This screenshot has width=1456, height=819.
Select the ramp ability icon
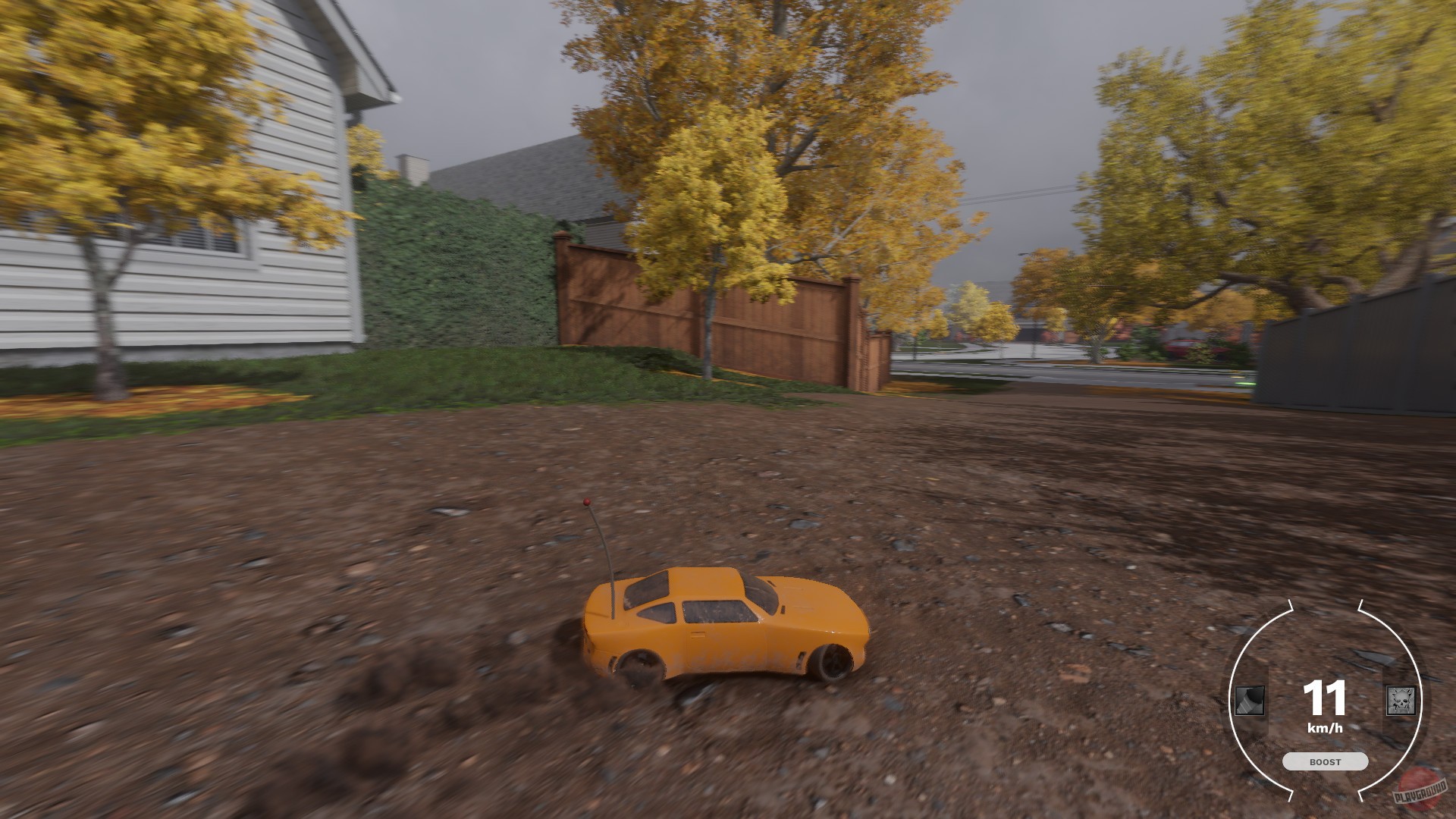[1249, 701]
